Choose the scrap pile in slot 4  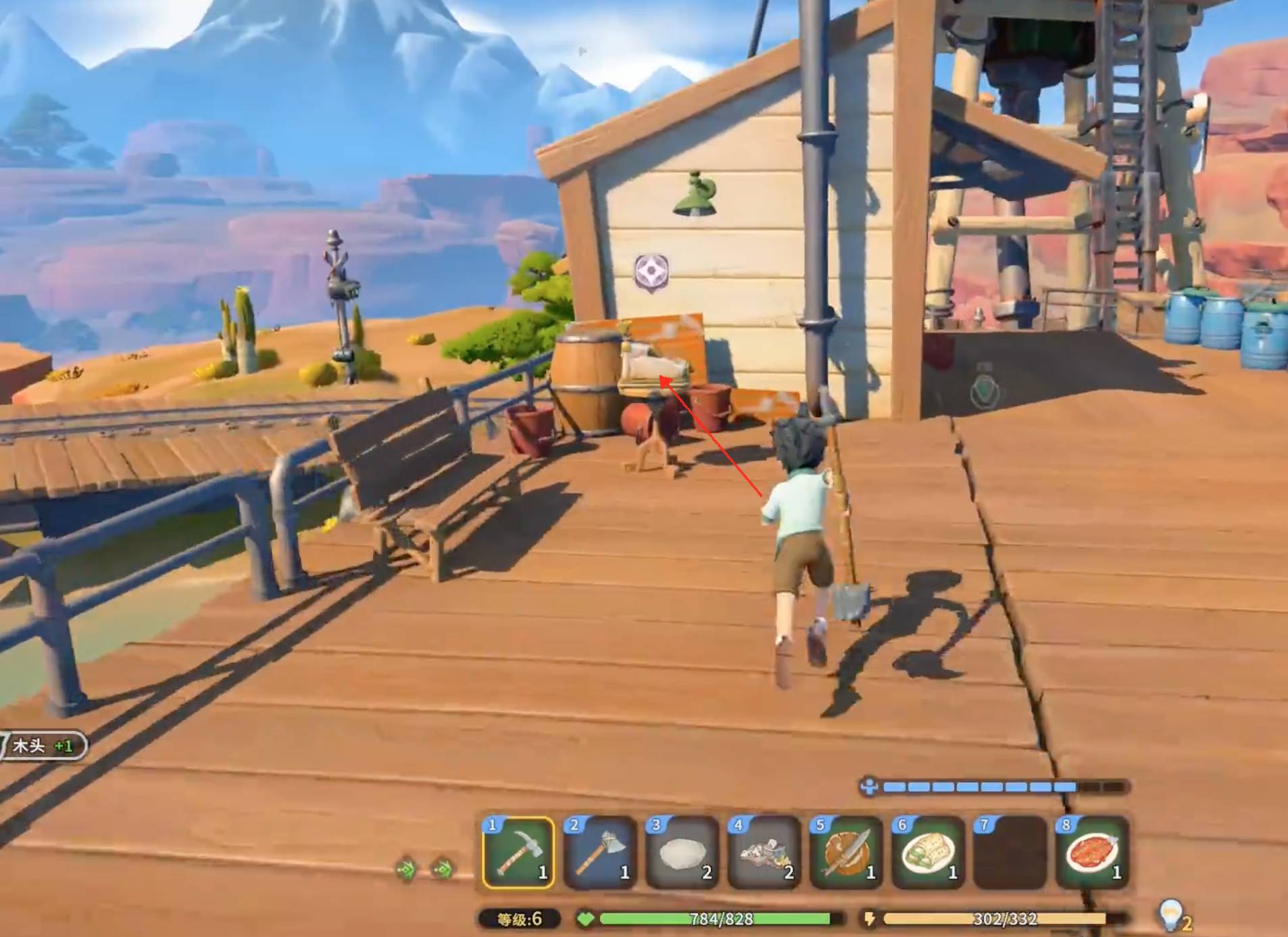pyautogui.click(x=765, y=852)
